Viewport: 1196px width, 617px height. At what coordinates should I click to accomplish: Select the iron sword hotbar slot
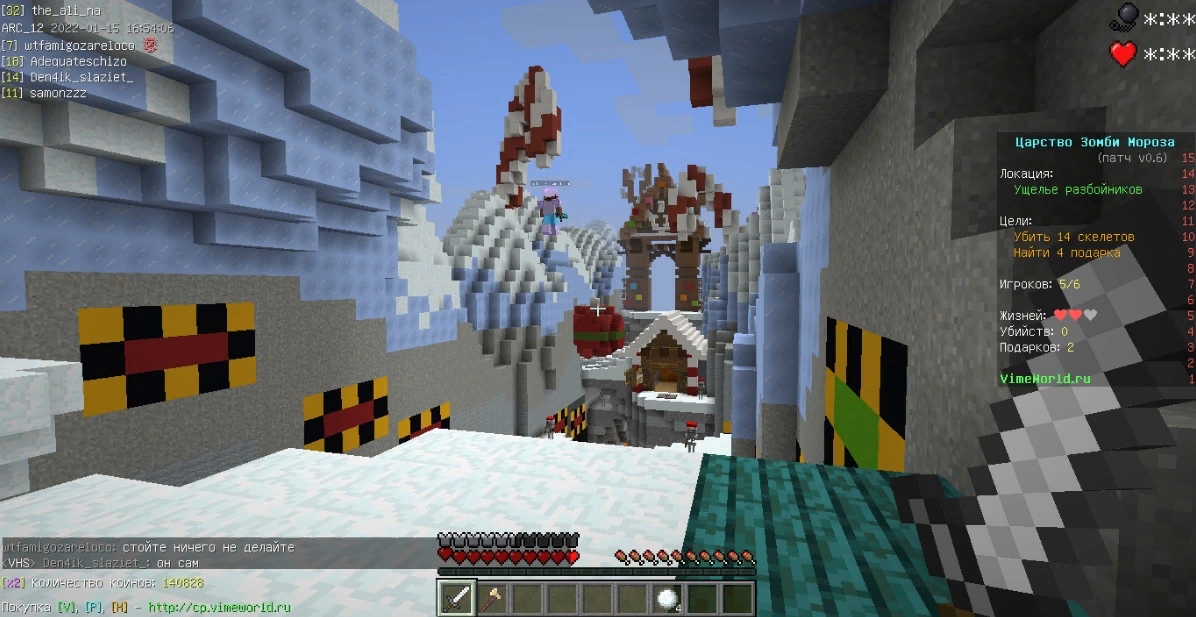tap(458, 598)
